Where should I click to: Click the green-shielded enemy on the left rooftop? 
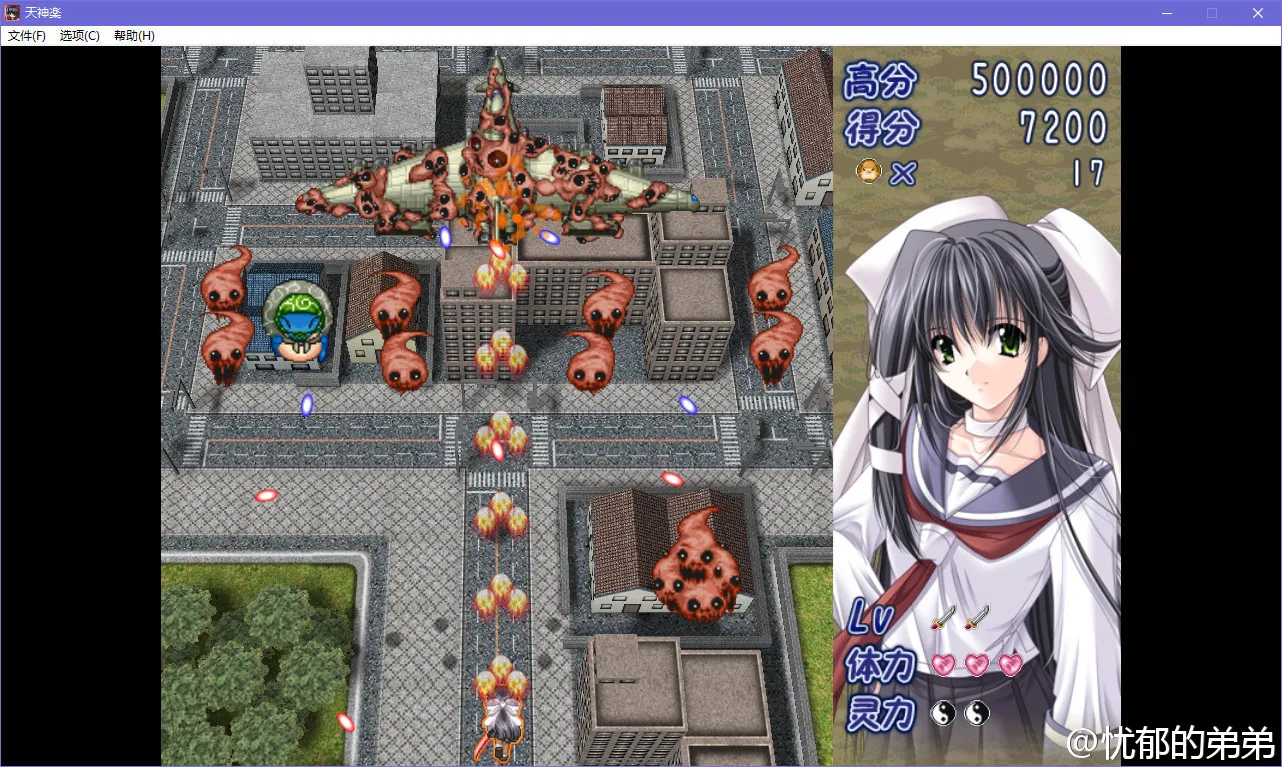(298, 320)
